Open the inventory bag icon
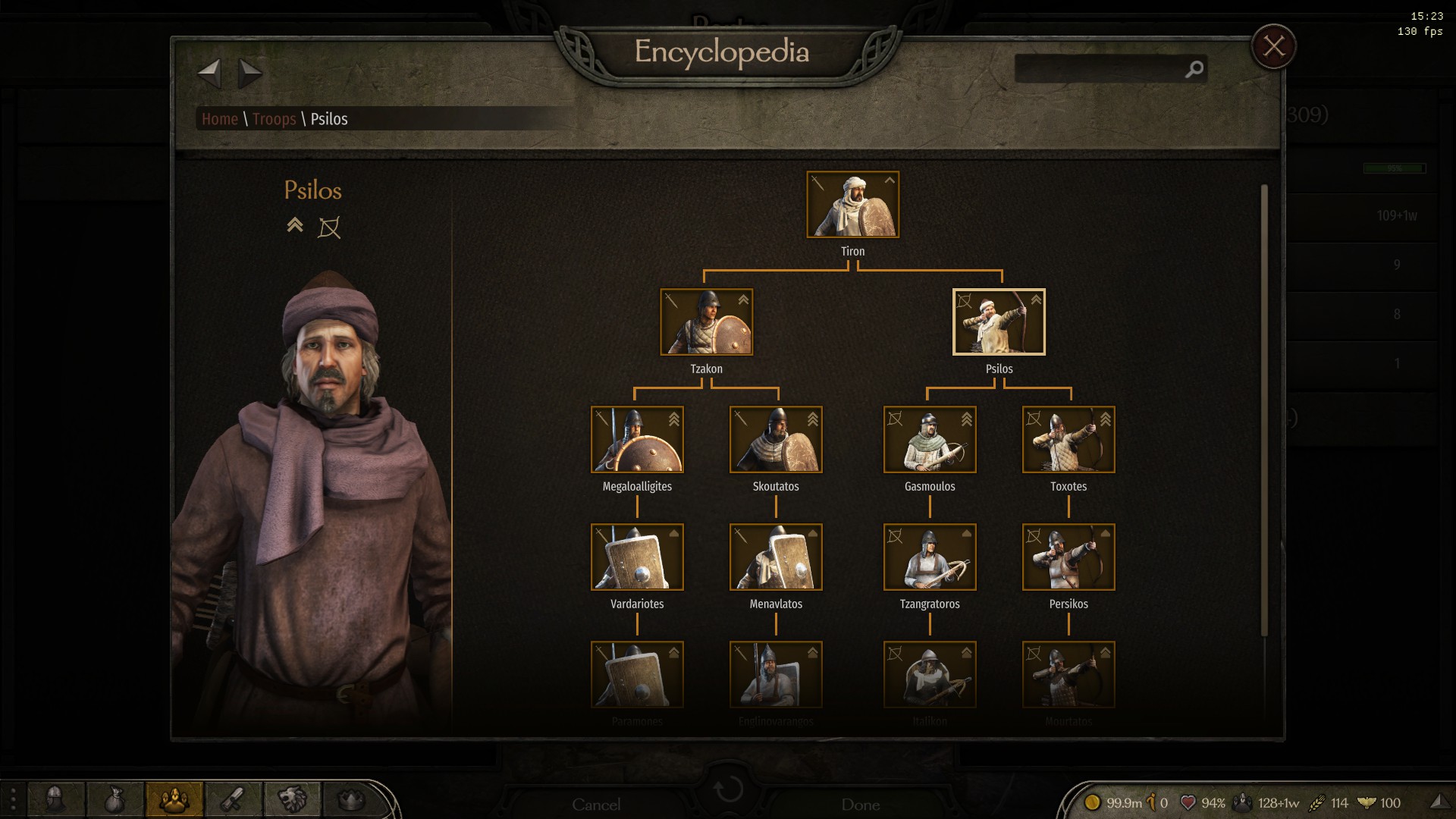The height and width of the screenshot is (819, 1456). pos(115,799)
